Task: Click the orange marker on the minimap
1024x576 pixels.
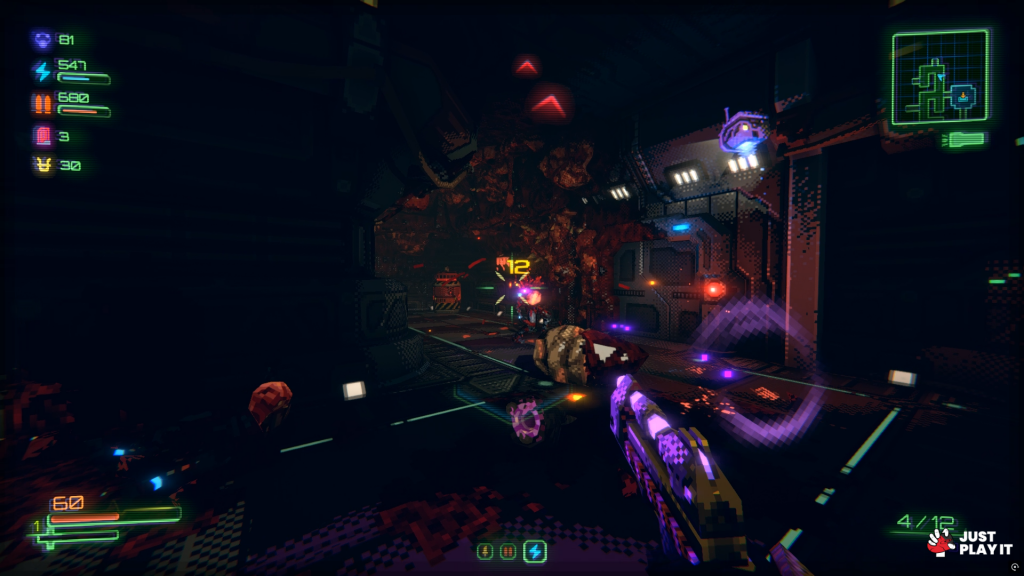Action: [x=964, y=96]
